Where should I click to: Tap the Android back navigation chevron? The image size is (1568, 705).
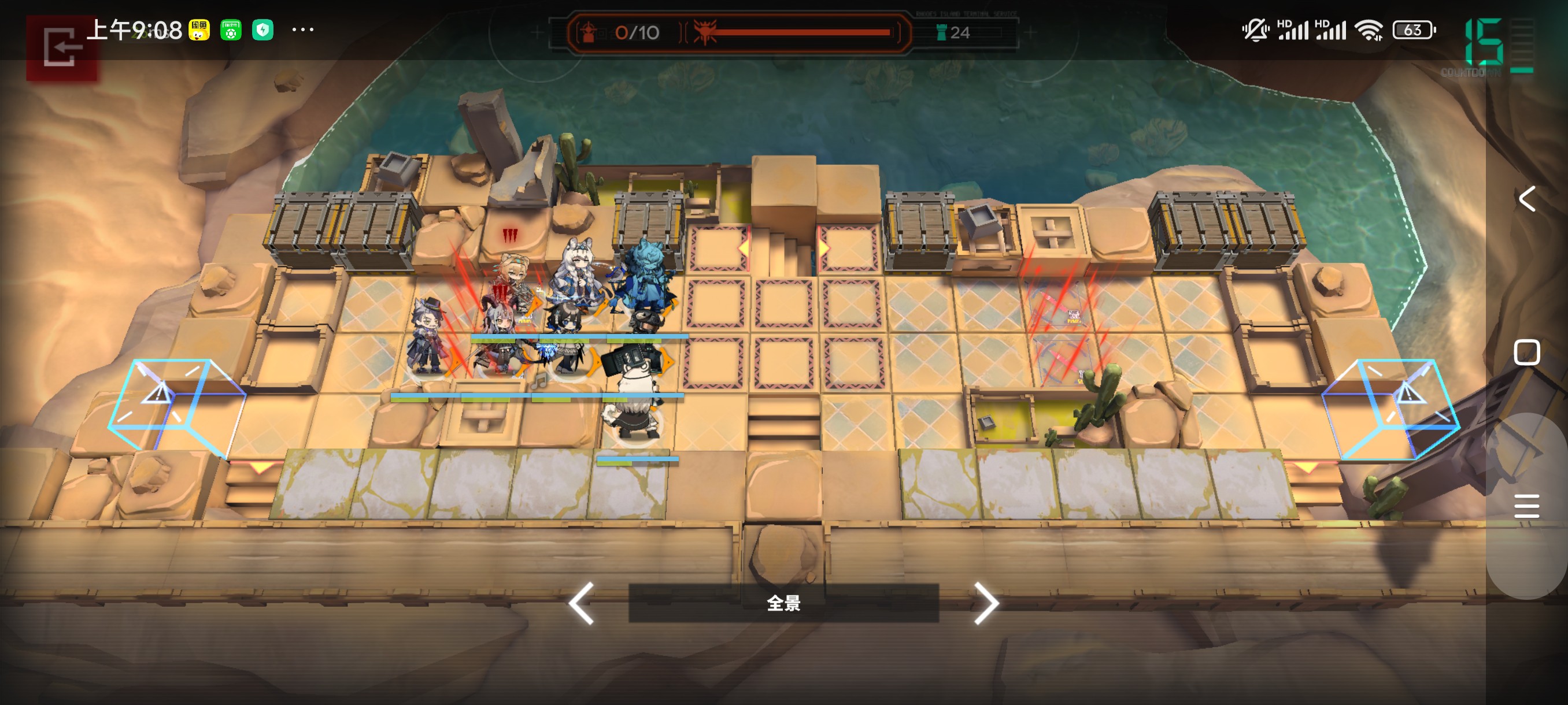(x=1526, y=199)
